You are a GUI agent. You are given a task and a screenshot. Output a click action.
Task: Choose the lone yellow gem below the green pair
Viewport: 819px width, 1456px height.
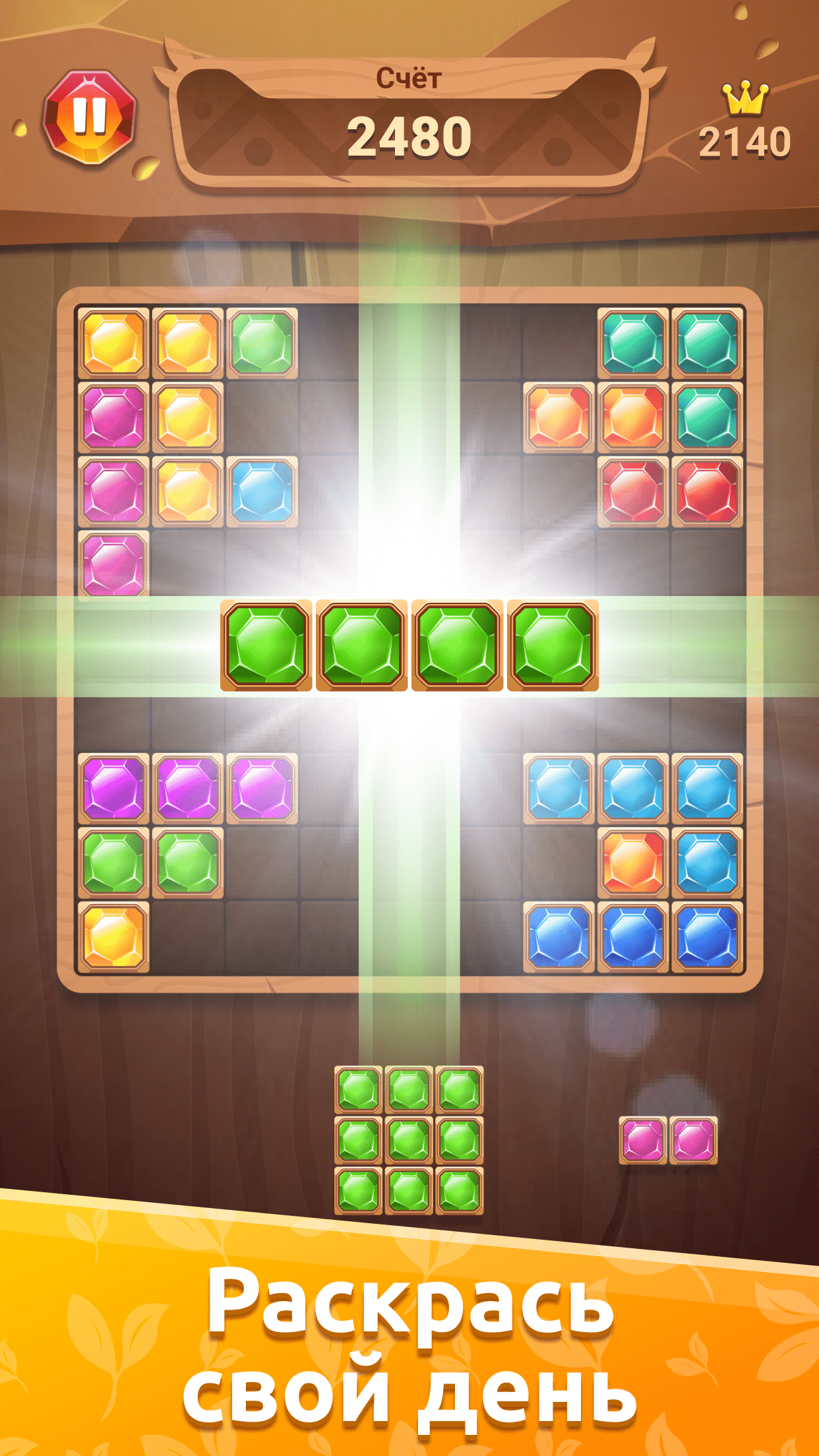(x=113, y=936)
